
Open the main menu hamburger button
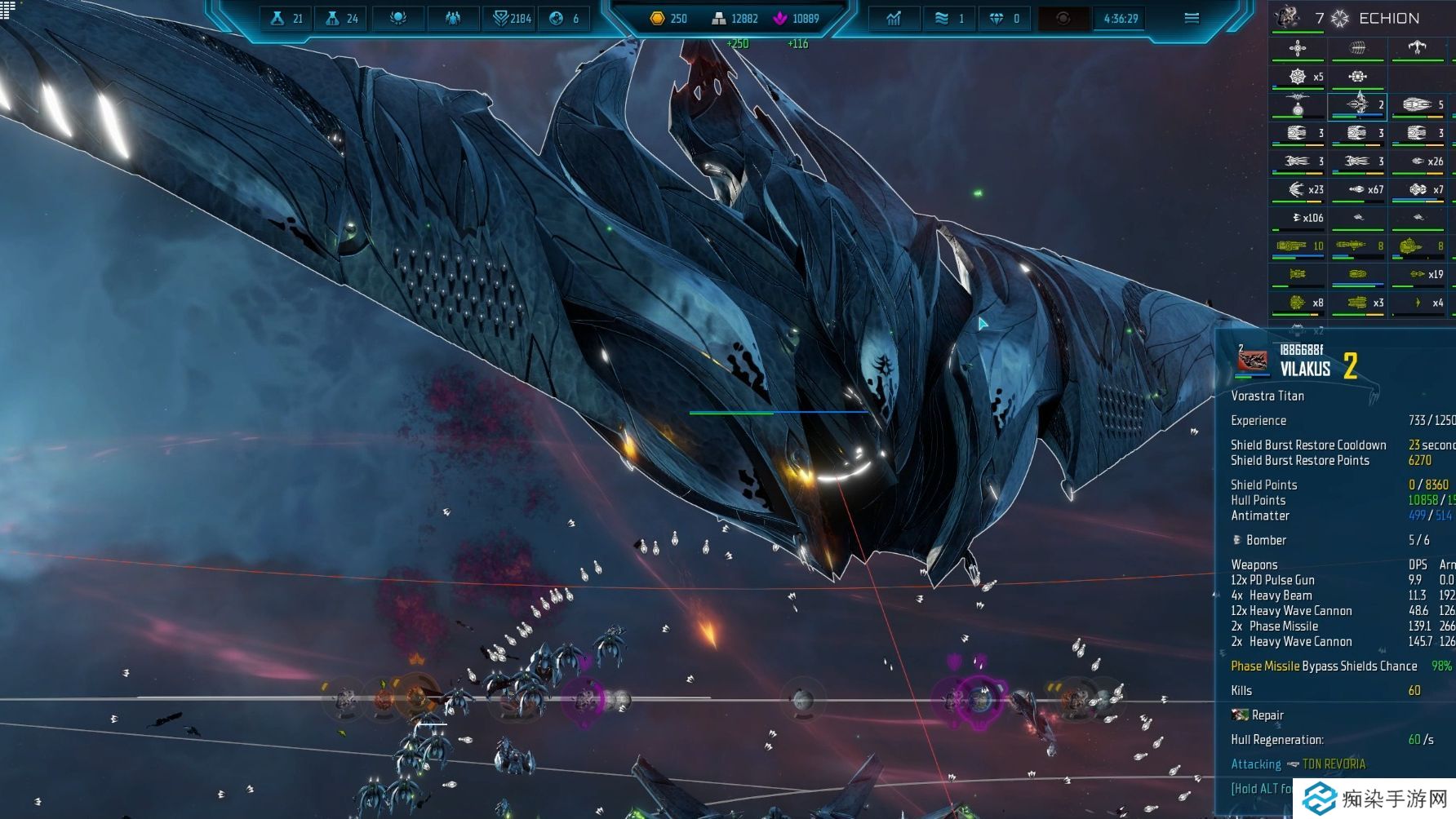[1191, 18]
